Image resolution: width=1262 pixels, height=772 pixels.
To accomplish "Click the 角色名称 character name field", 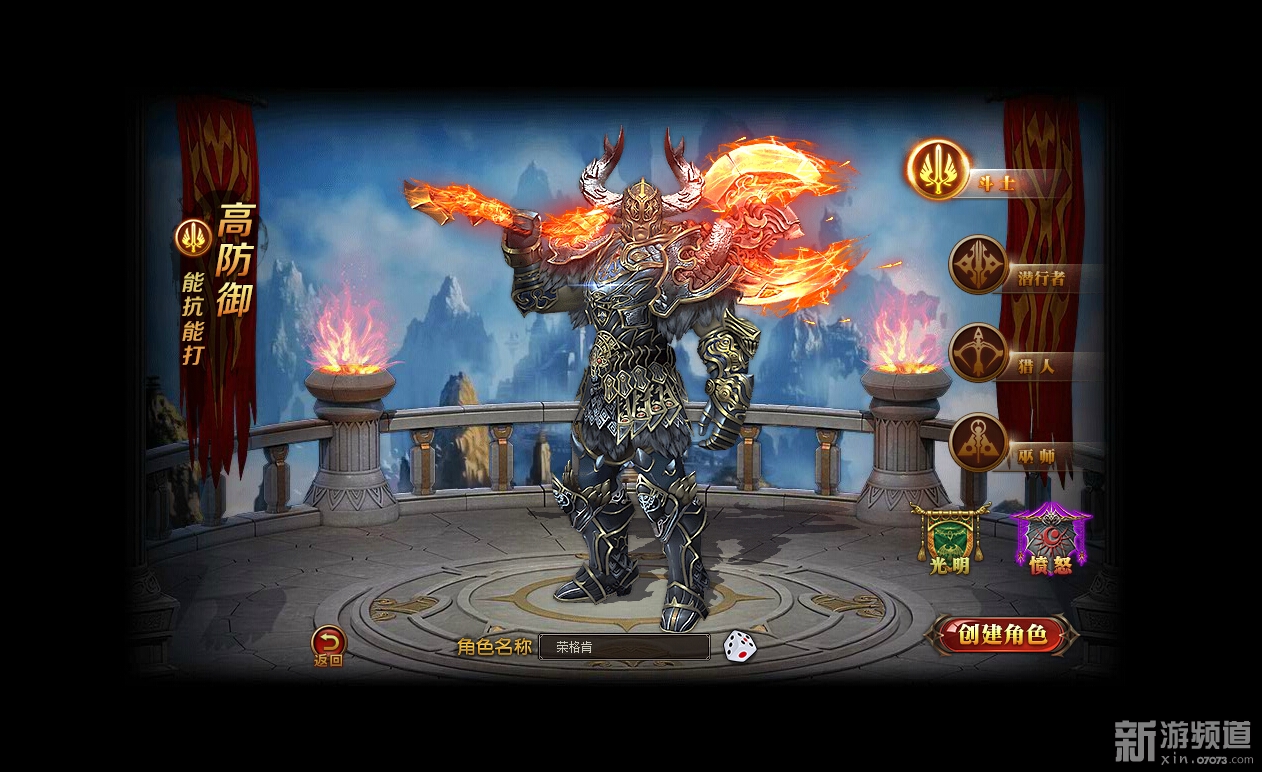I will tap(624, 647).
